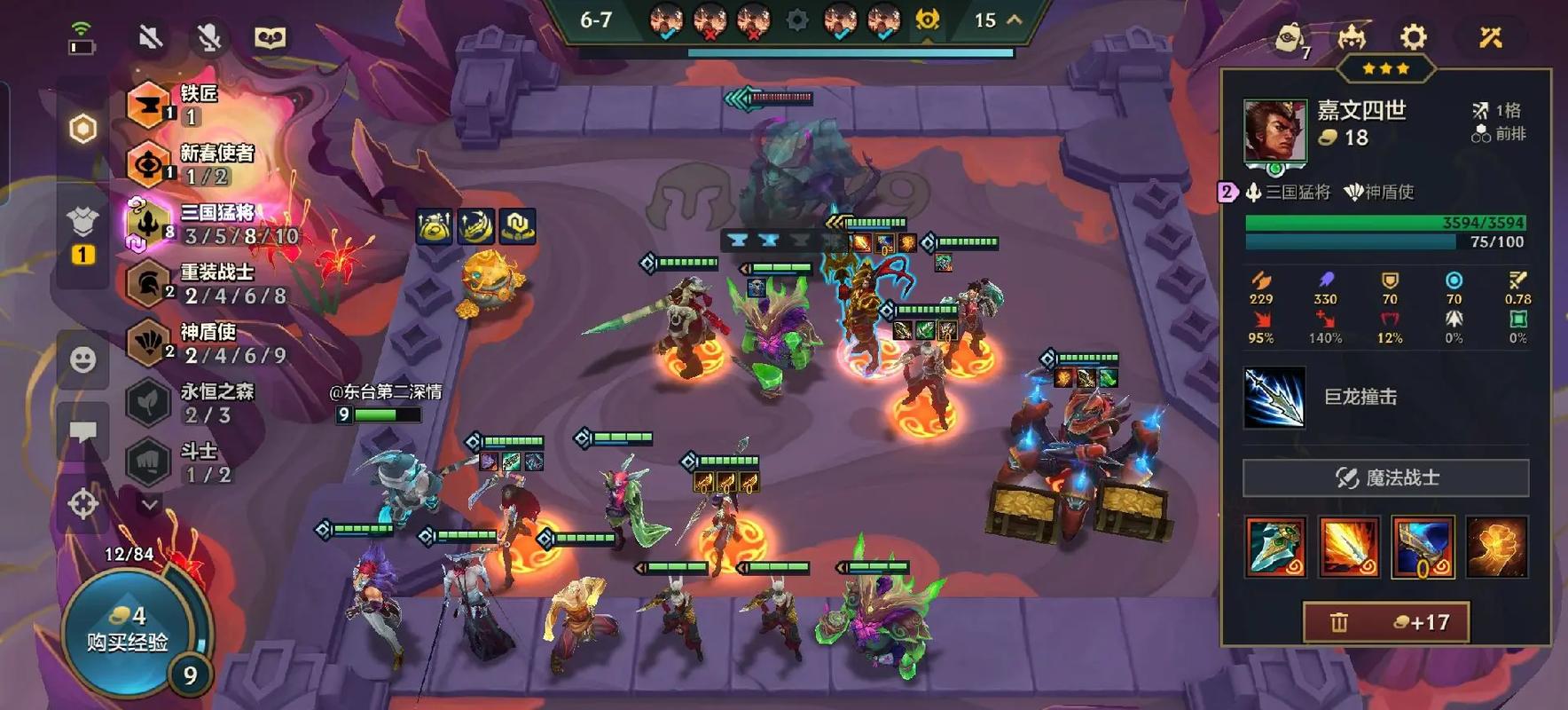Select the 三国猛将 trait entry
1568x710 pixels.
tap(213, 224)
